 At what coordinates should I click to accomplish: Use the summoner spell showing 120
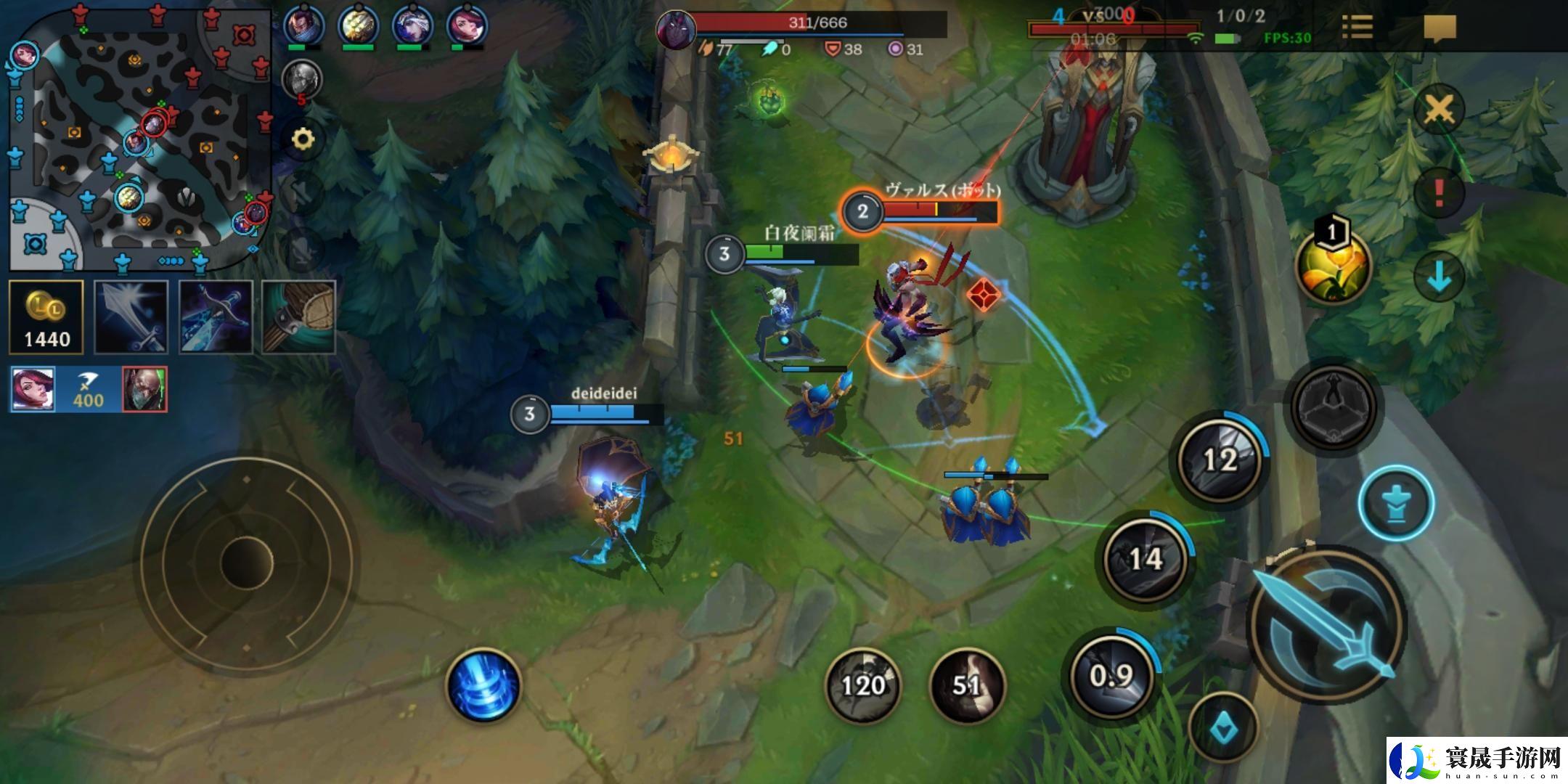tap(862, 685)
